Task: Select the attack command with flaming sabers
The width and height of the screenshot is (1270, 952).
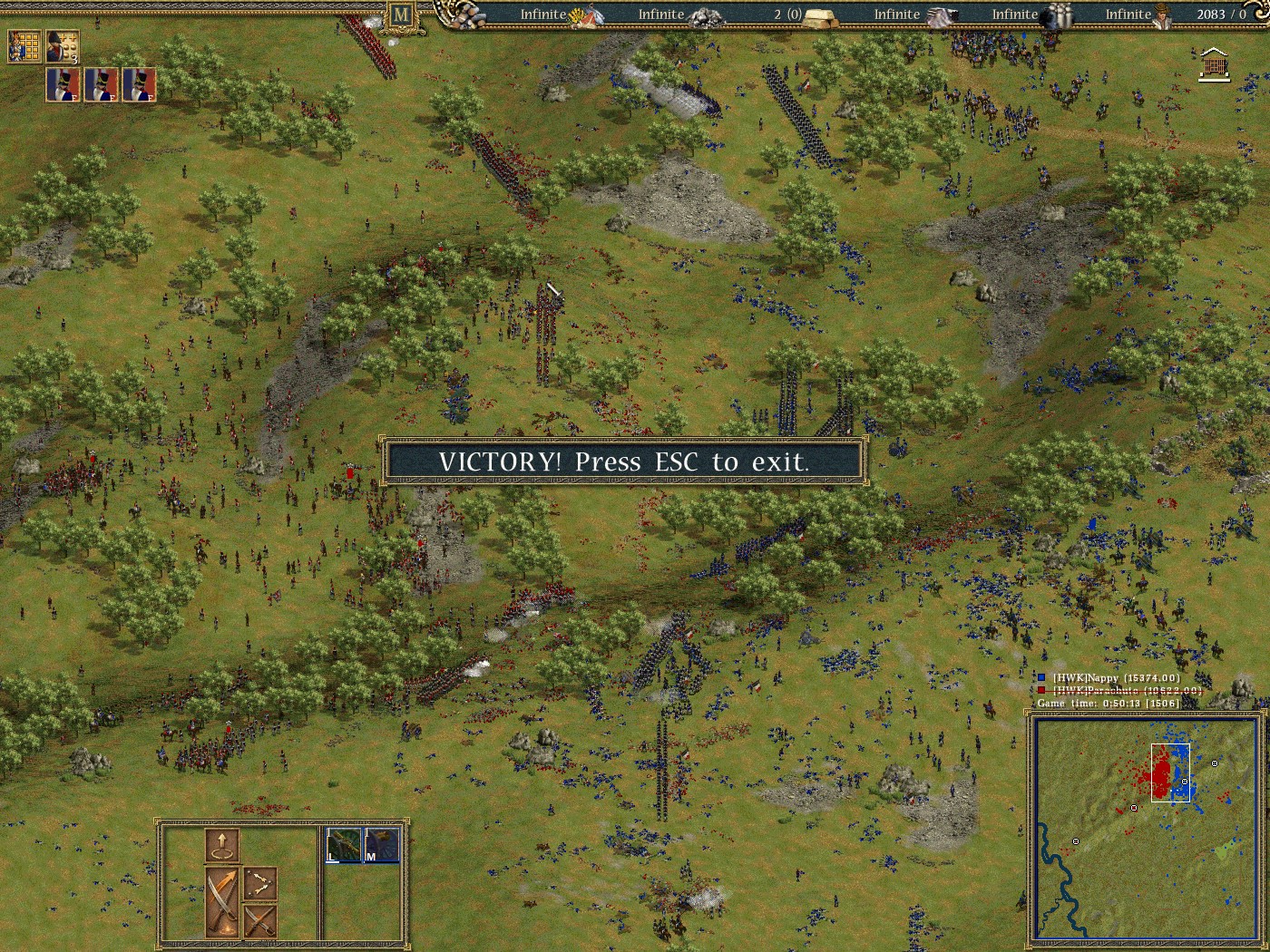Action: pos(222,902)
